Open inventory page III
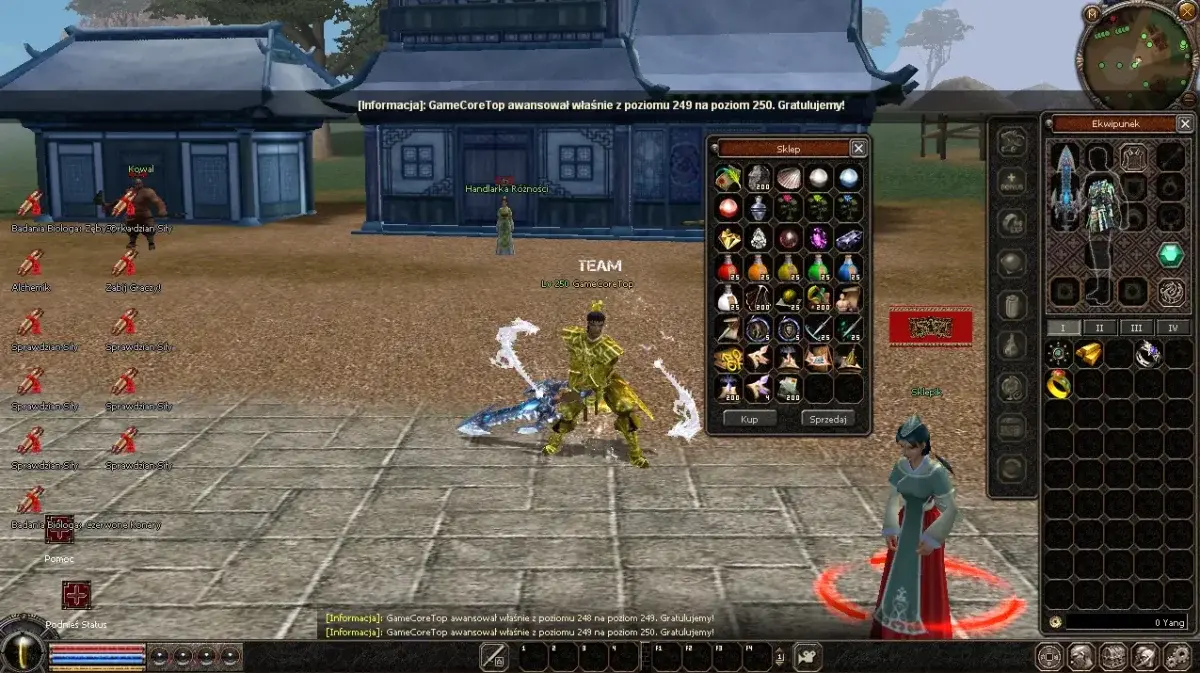 click(x=1136, y=328)
